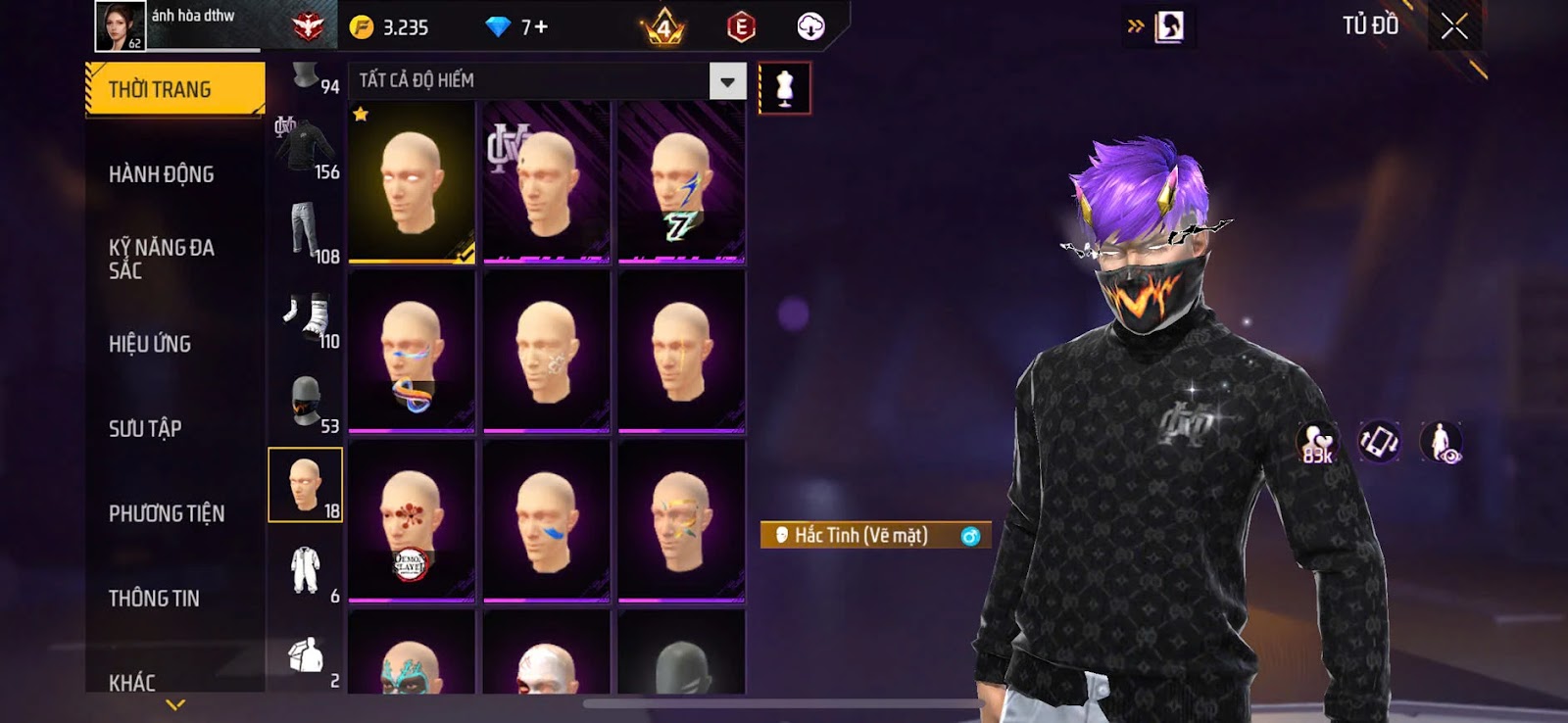Pick the Demon Slayer face paint
Screen dimensions: 1568x723
(412, 519)
